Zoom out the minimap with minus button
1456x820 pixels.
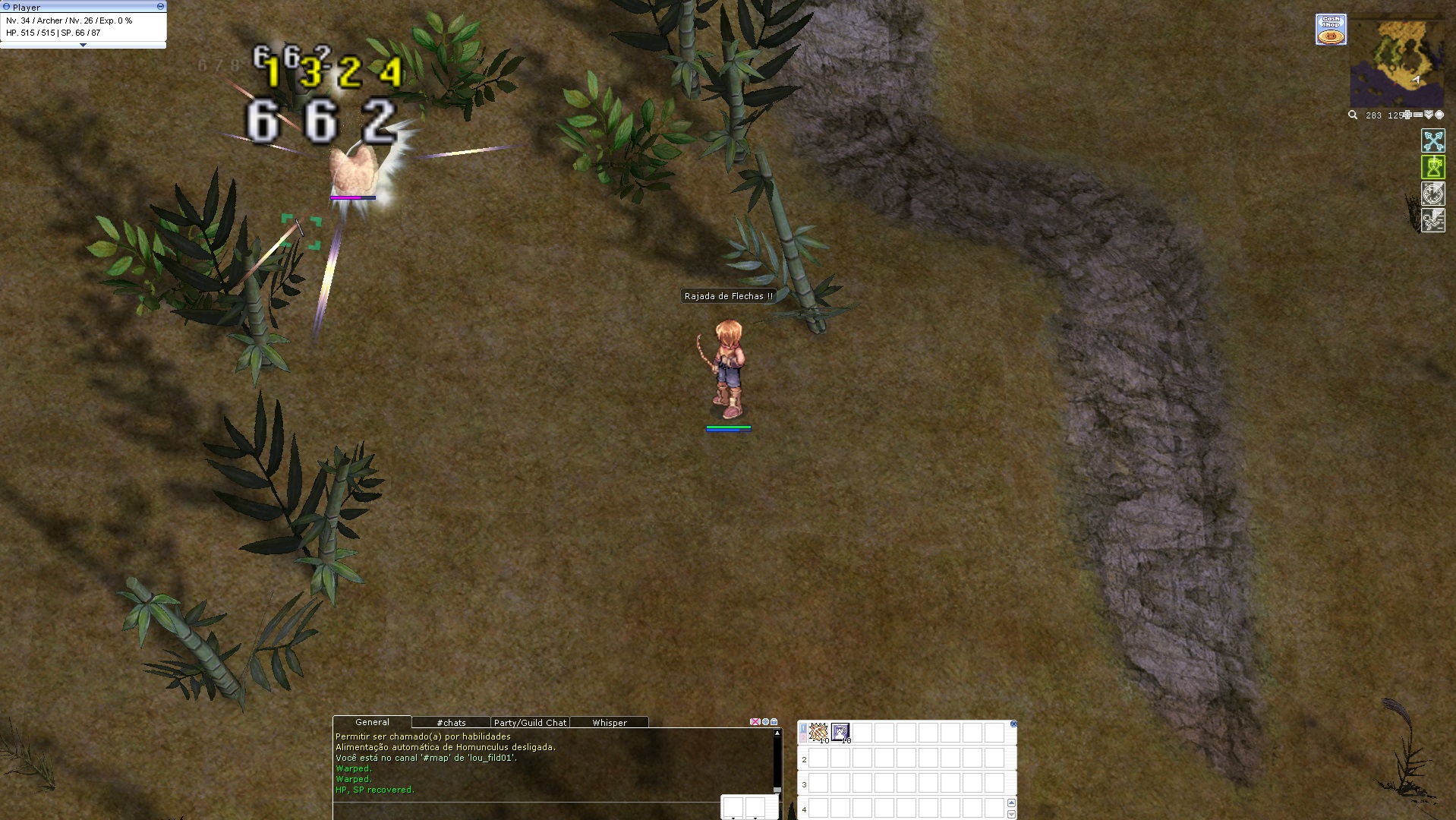(1417, 115)
